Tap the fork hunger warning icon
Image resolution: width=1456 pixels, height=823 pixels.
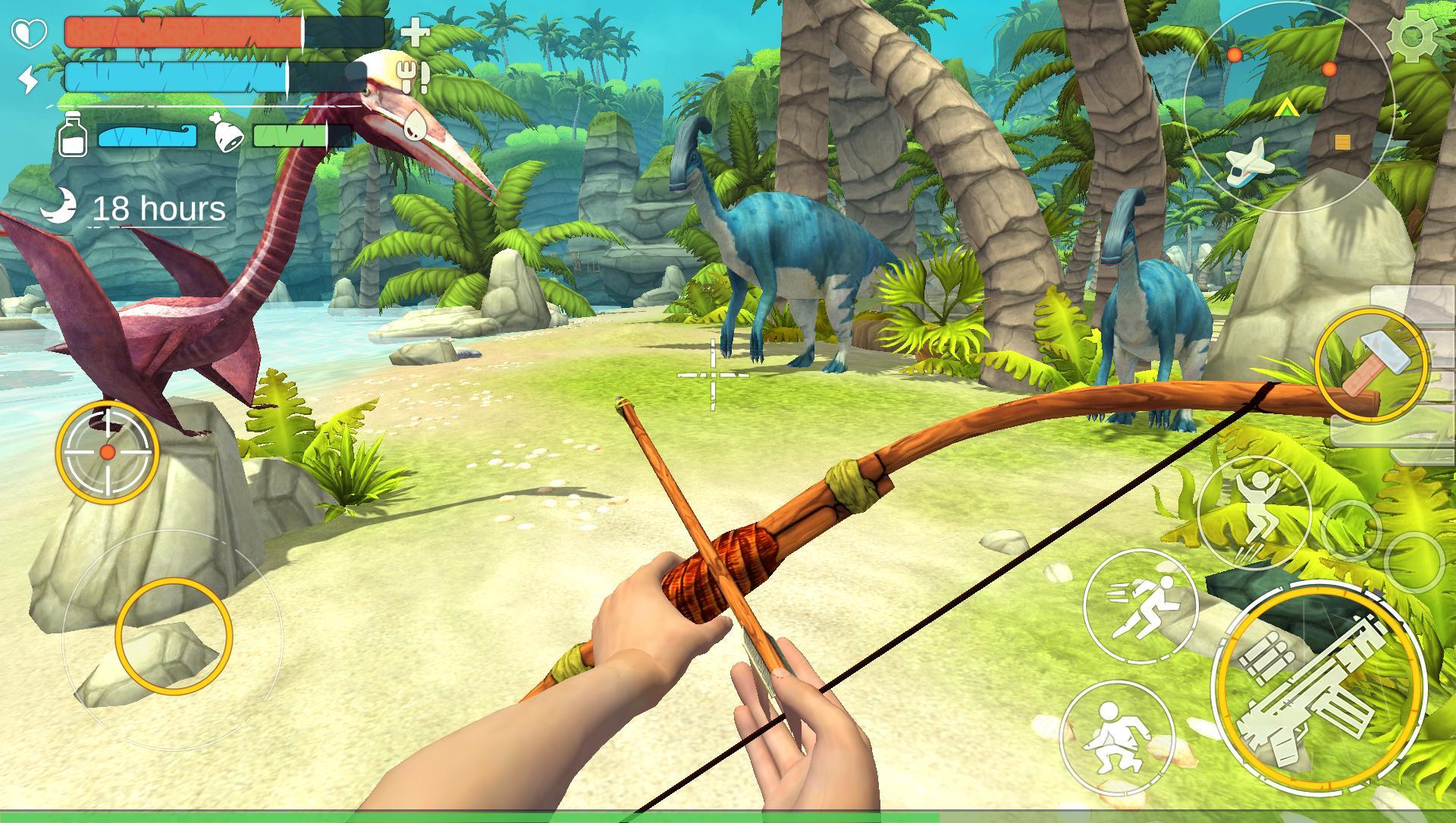410,76
